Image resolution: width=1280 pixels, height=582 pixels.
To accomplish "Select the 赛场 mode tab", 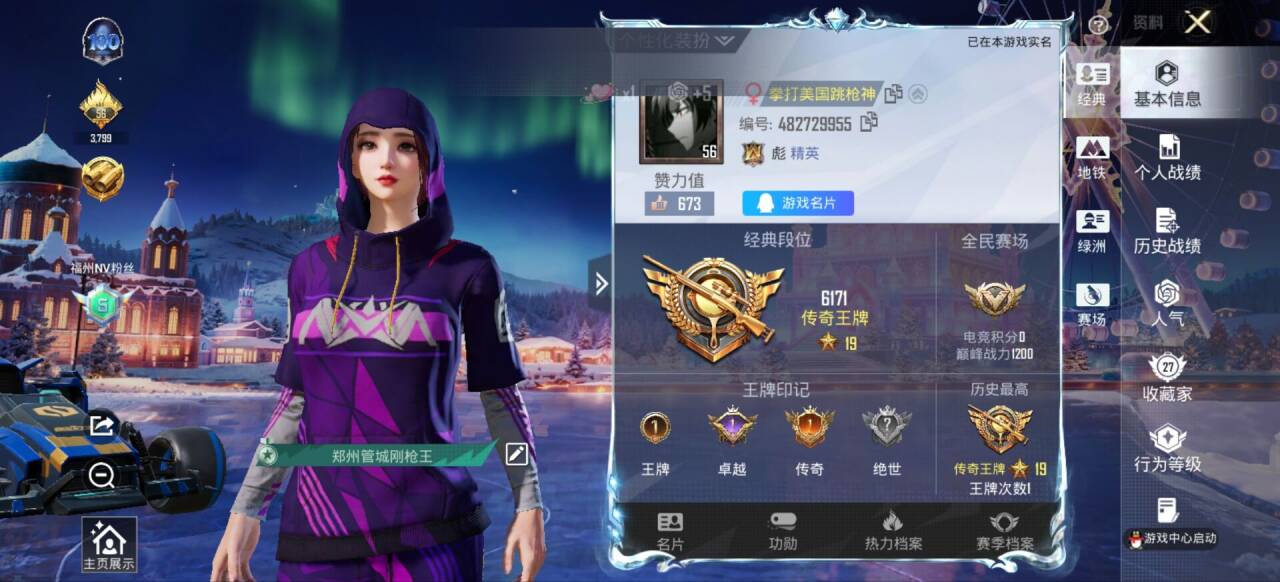I will click(1092, 304).
